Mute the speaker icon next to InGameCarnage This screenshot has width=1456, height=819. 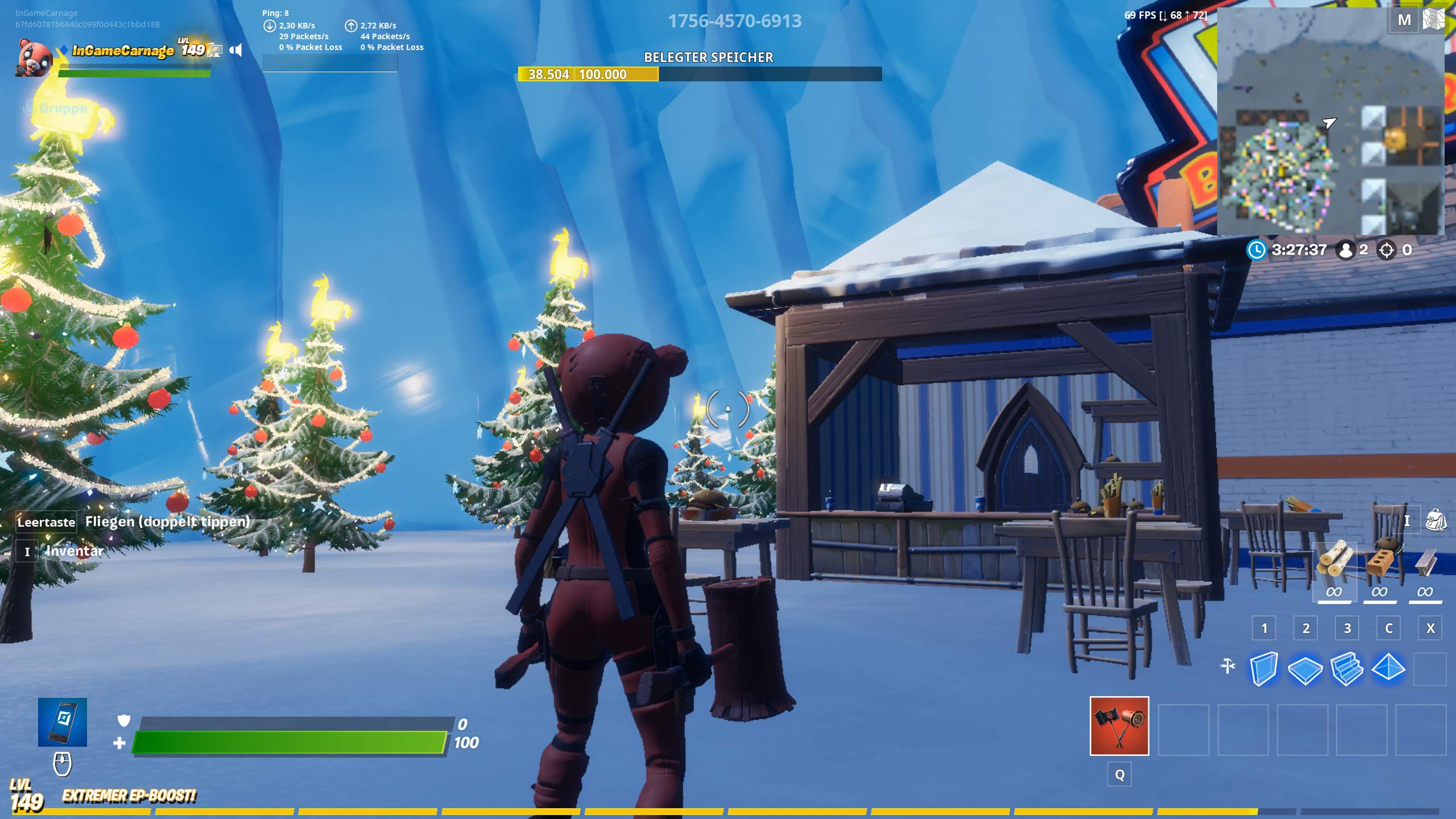(236, 50)
